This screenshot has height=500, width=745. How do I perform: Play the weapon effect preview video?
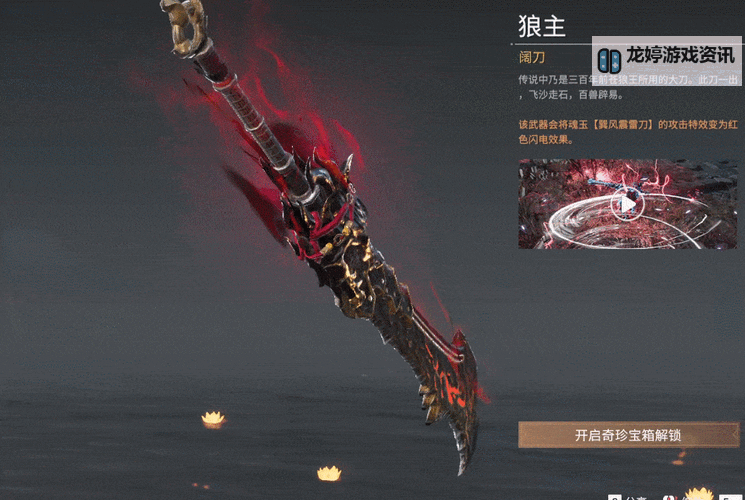(x=627, y=204)
